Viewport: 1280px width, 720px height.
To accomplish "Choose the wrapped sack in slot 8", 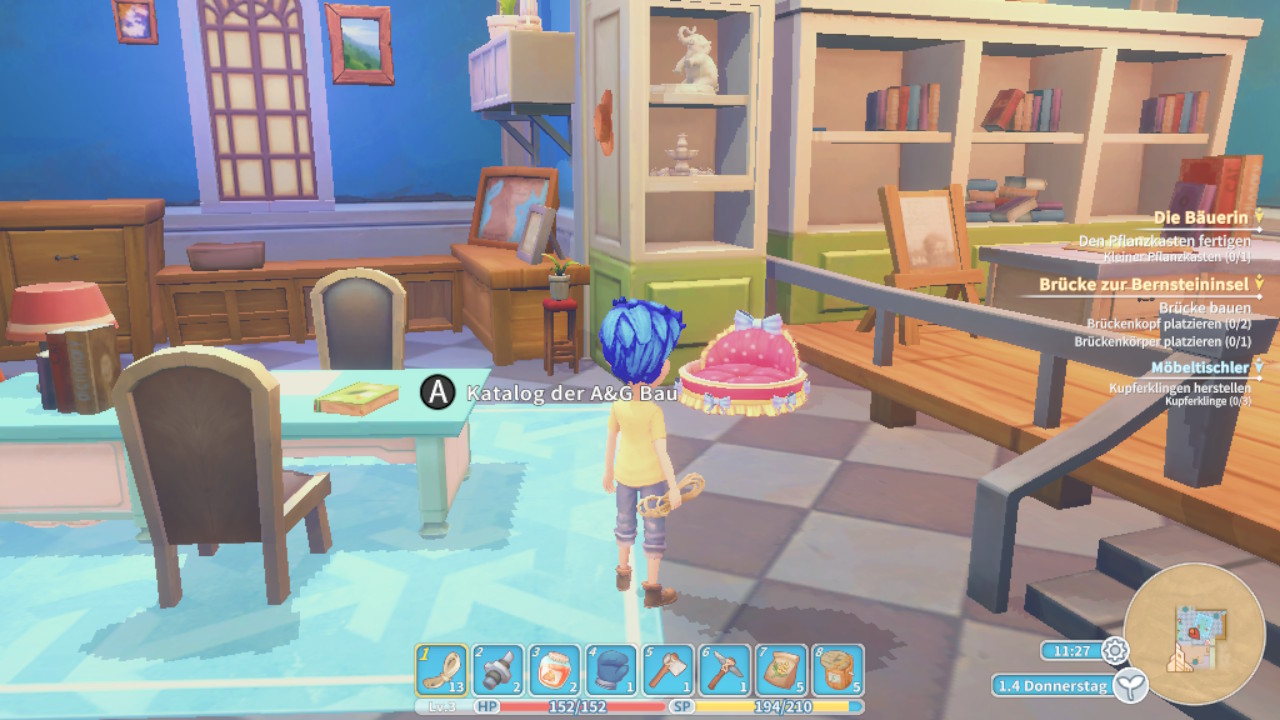I will coord(838,670).
